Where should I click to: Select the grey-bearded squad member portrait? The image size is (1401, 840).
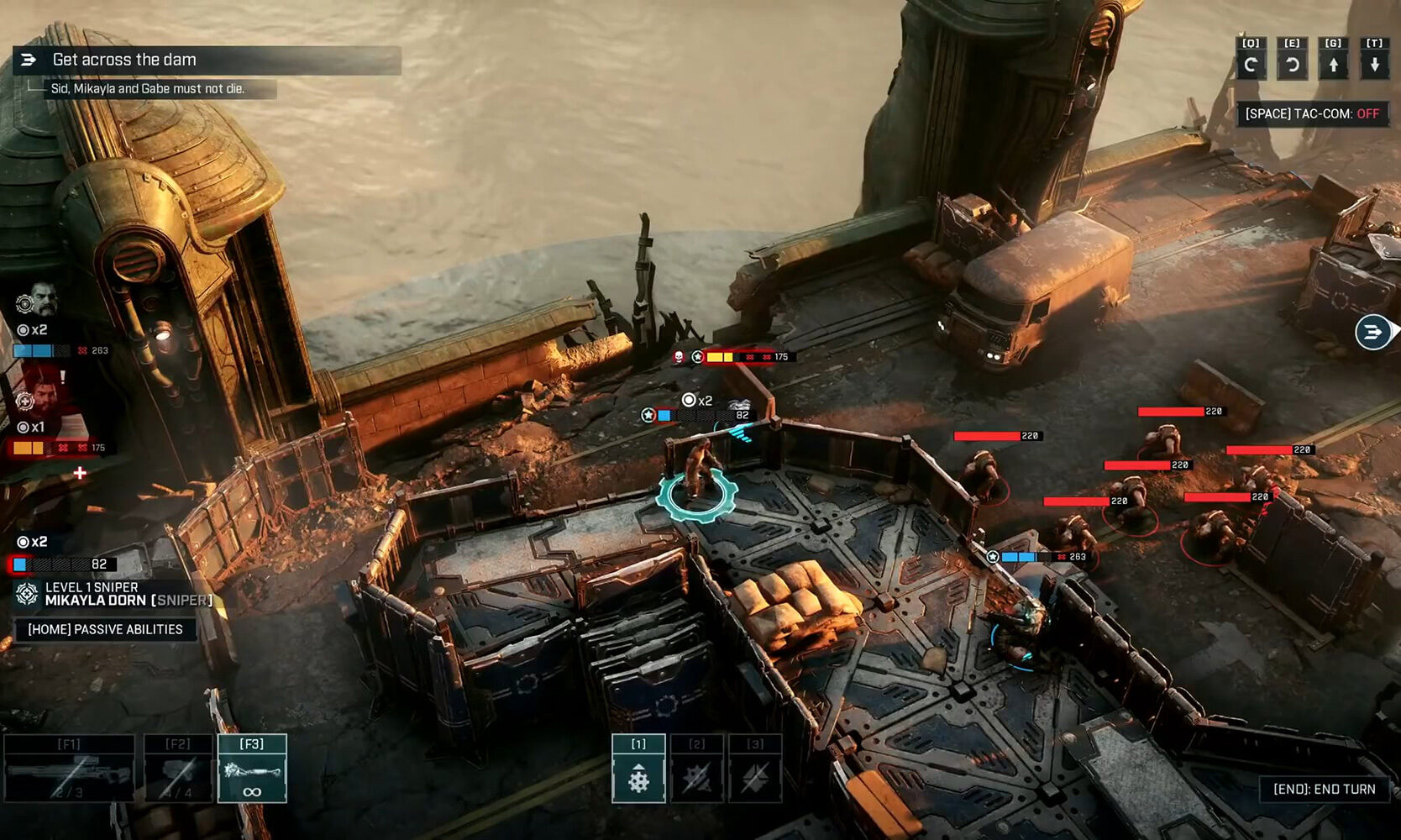(x=42, y=299)
